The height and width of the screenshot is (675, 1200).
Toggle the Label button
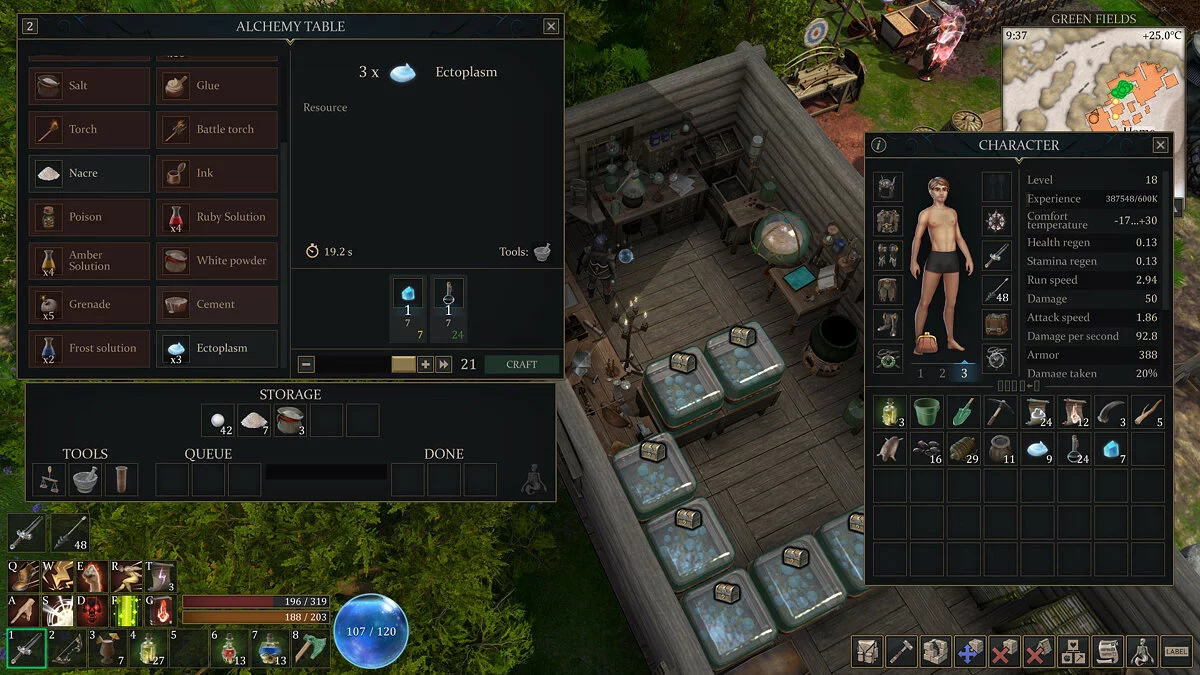click(1176, 652)
